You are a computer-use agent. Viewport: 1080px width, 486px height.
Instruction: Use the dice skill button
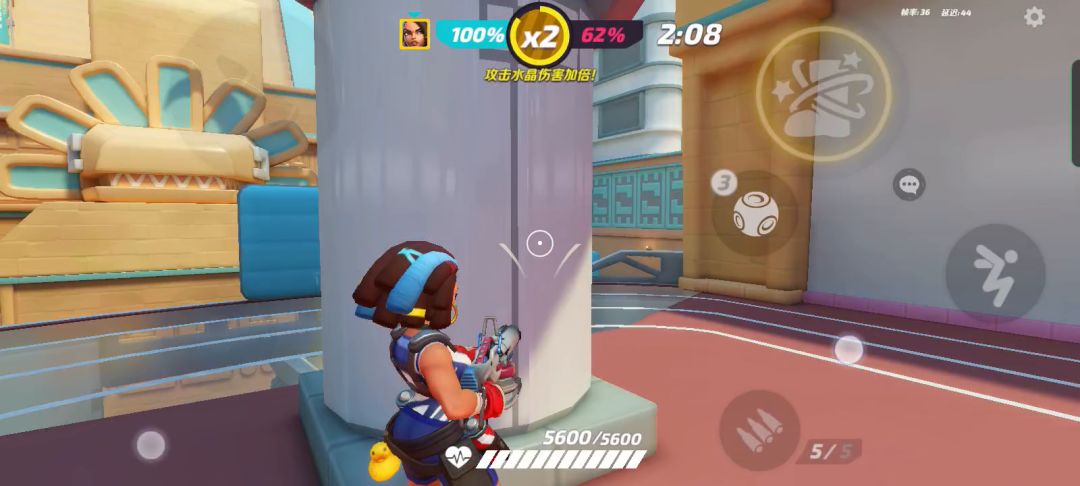tap(755, 213)
